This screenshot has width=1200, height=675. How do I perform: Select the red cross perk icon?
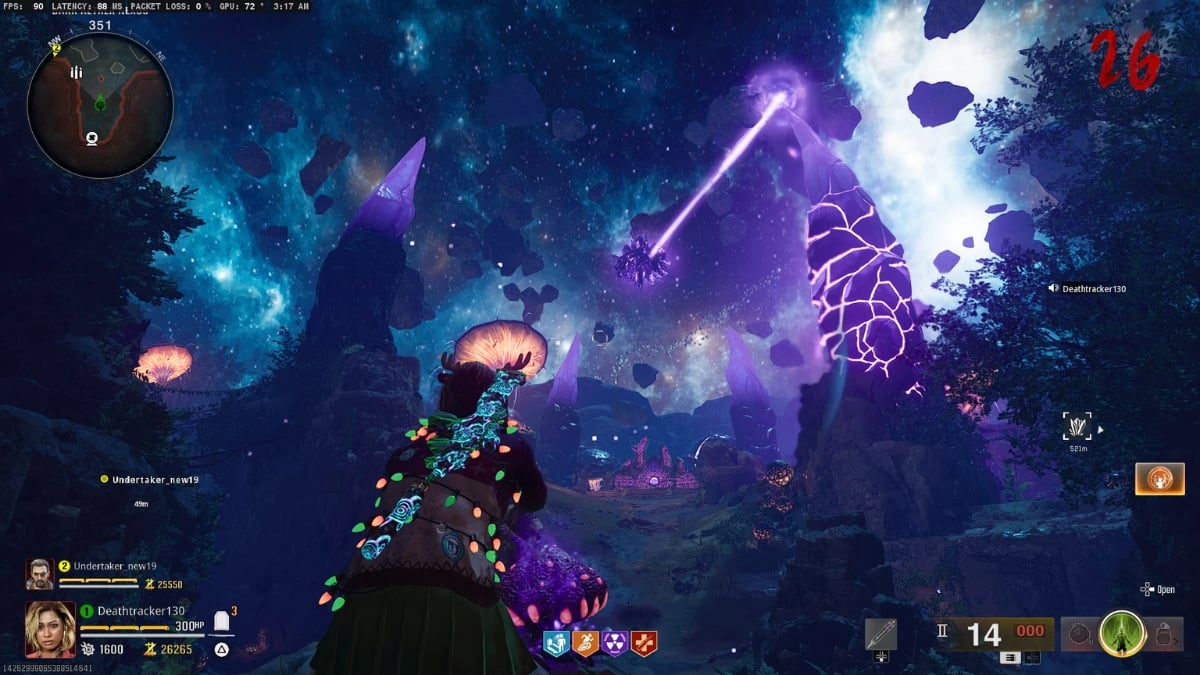[x=645, y=643]
